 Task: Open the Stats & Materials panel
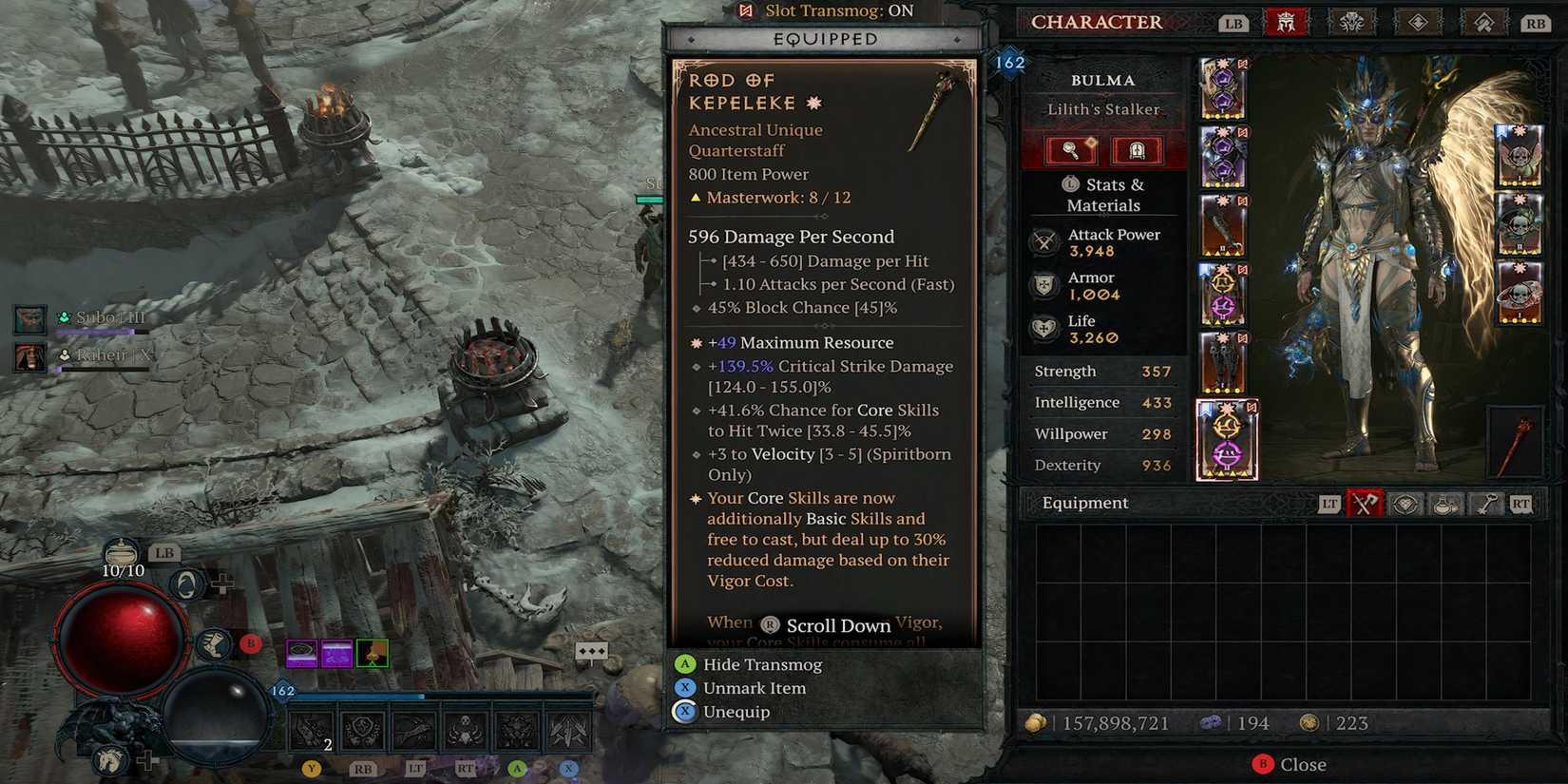[1103, 195]
